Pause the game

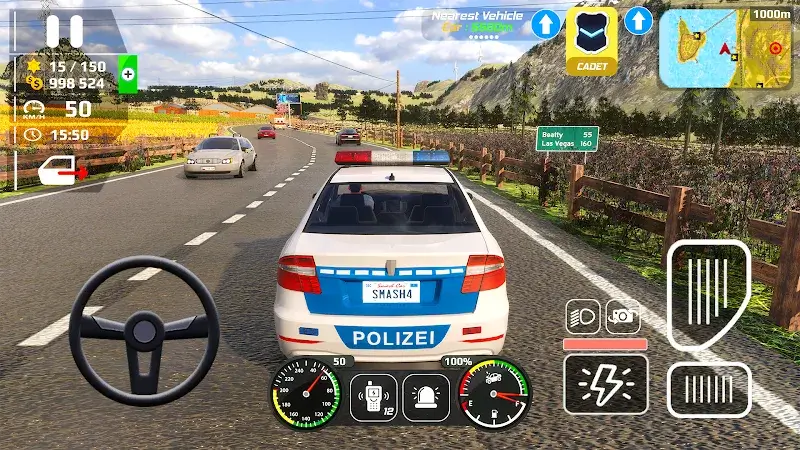(x=65, y=30)
